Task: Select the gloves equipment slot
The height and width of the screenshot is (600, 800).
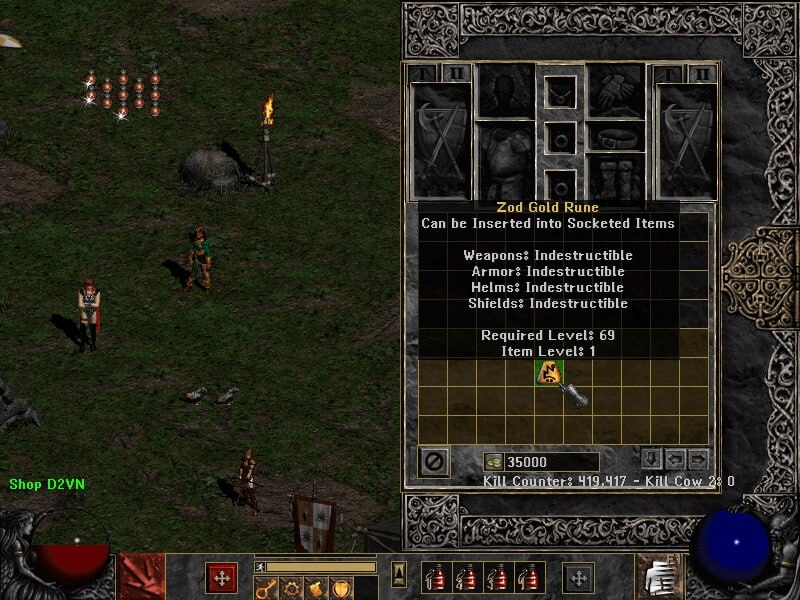Action: (x=615, y=91)
